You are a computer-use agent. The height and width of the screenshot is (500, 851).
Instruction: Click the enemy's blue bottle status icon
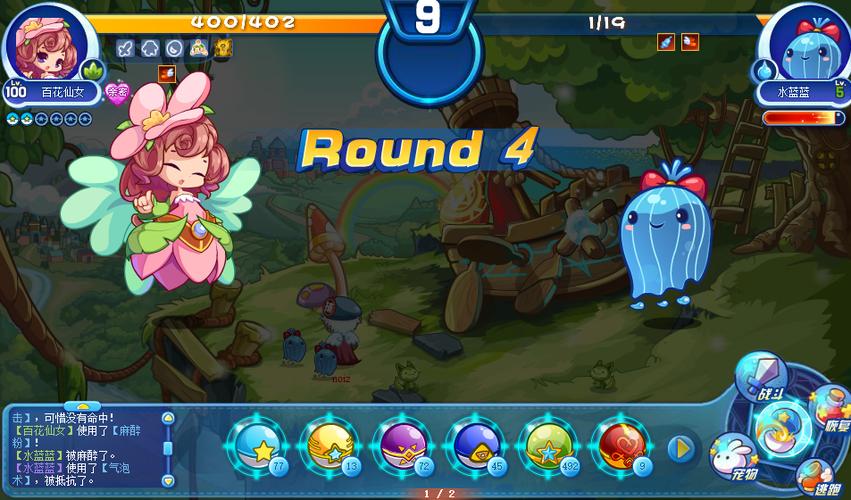tap(666, 42)
